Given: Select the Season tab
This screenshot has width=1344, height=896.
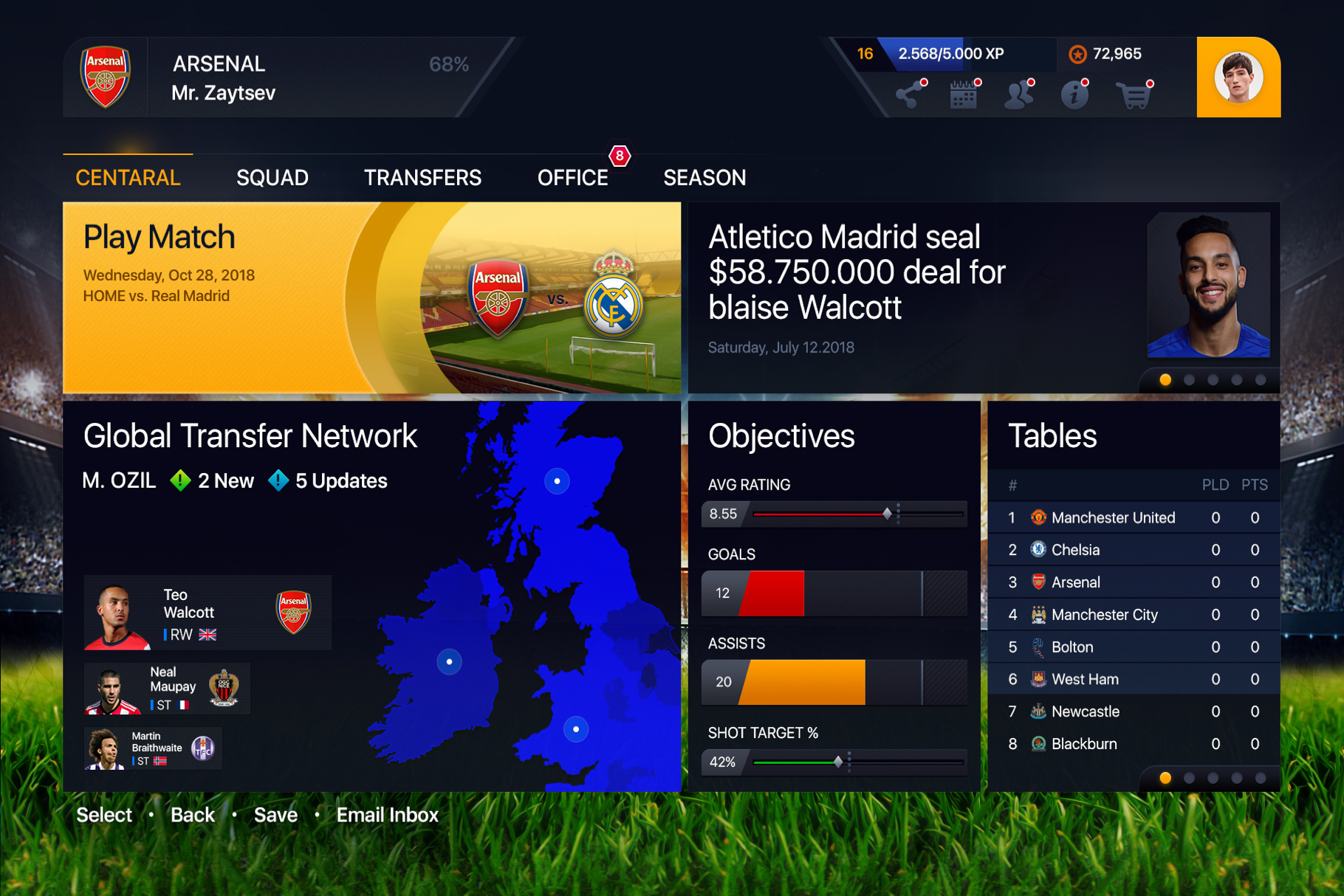Looking at the screenshot, I should [x=704, y=178].
